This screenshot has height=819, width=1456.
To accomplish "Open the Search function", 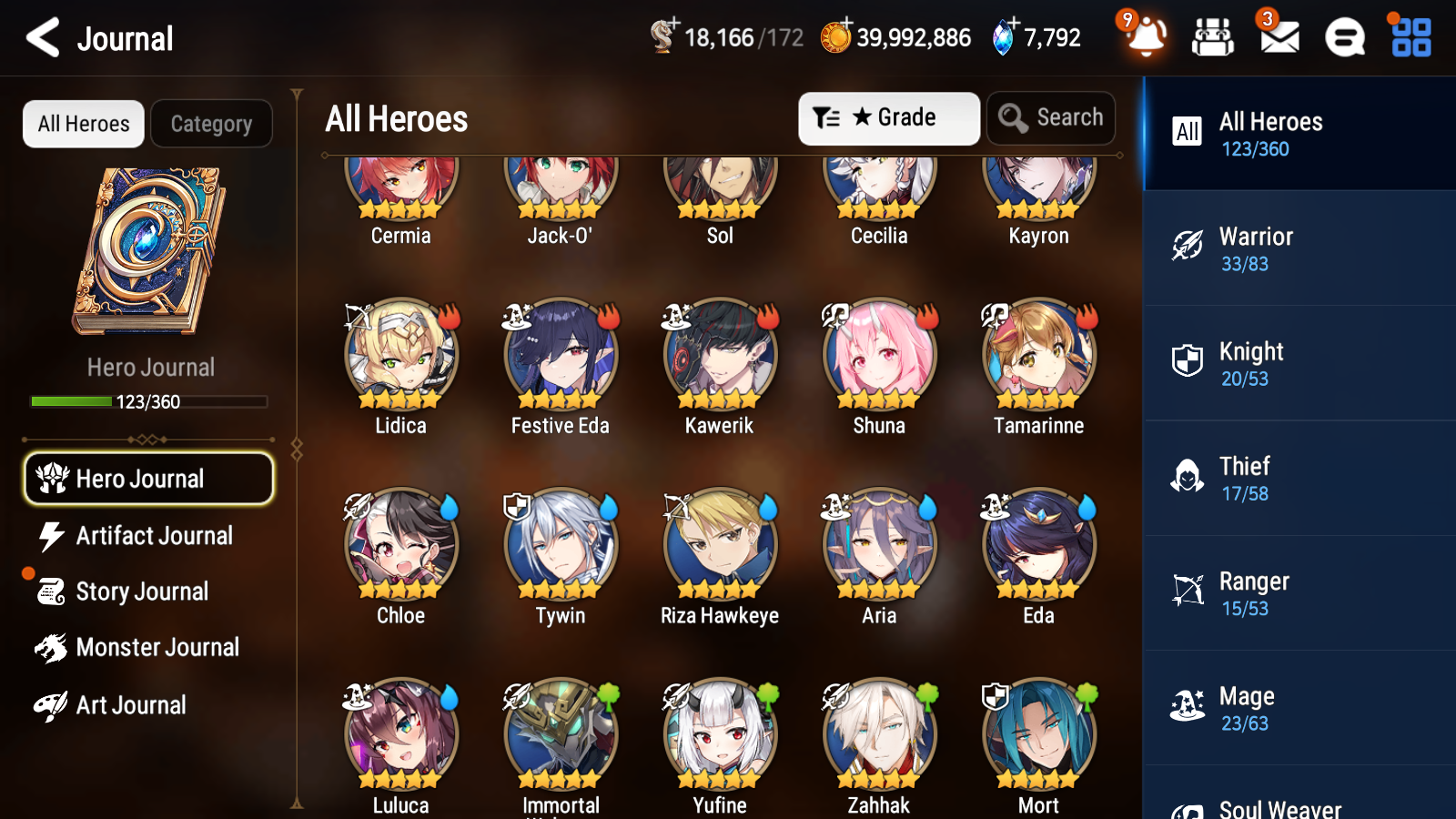I will click(x=1051, y=117).
